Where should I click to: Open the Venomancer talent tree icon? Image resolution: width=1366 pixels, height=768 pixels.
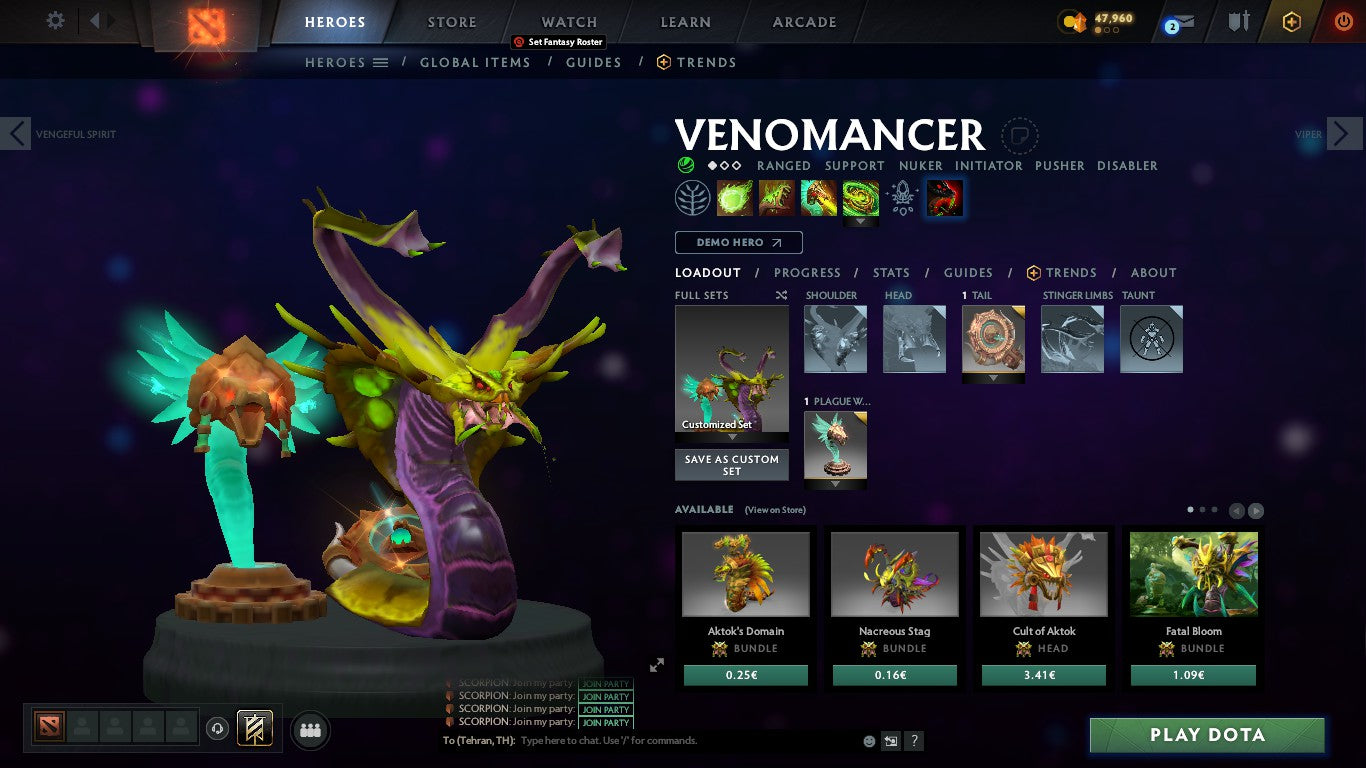pos(692,197)
